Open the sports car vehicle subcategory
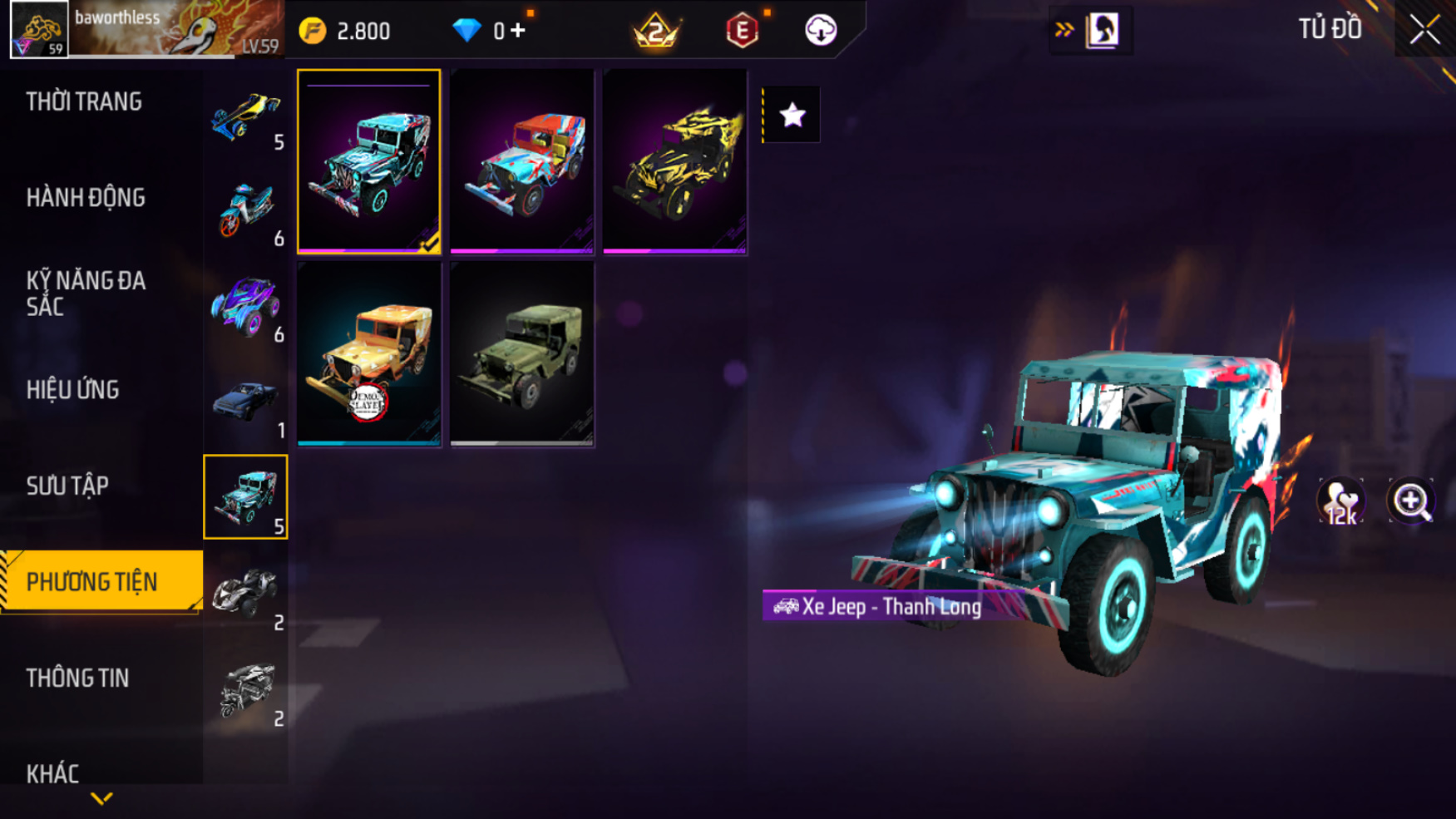1456x819 pixels. 246,118
